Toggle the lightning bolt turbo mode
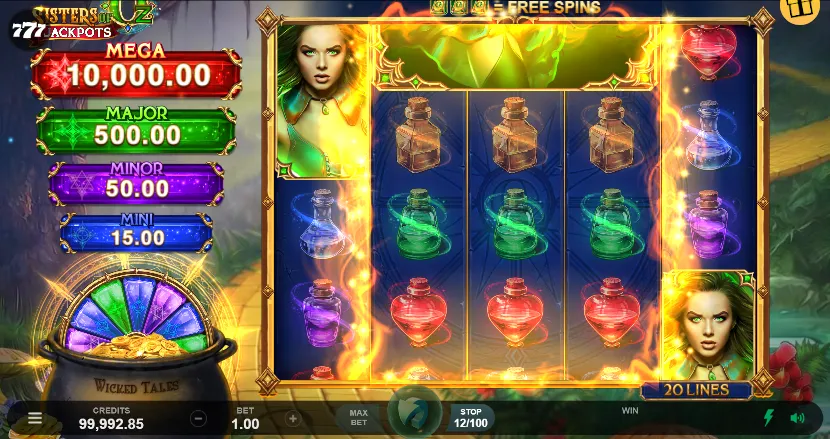Viewport: 830px width, 439px height. [x=768, y=418]
